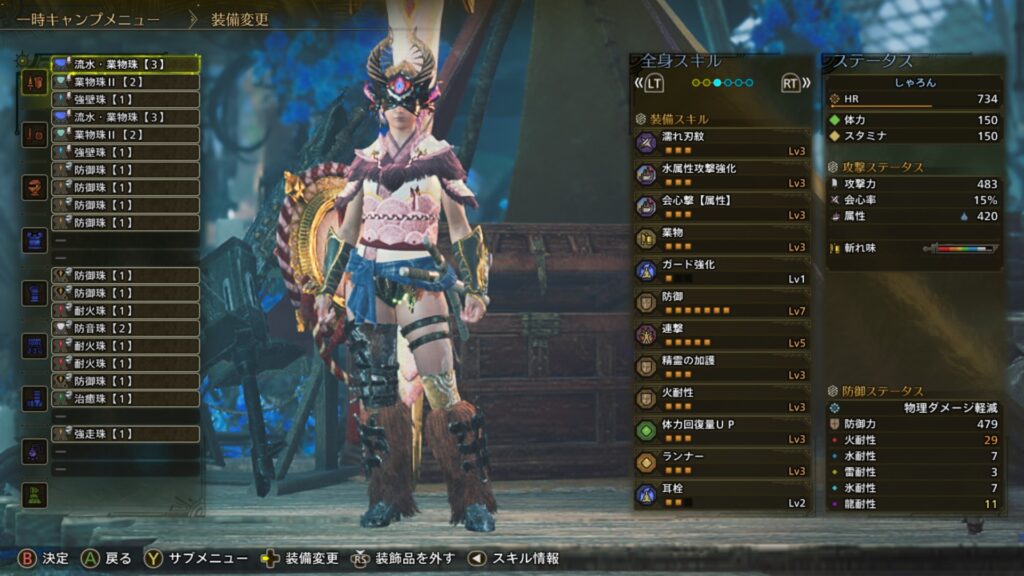The width and height of the screenshot is (1024, 576).
Task: Select the 防御 Lv7 skill row
Action: pos(721,303)
